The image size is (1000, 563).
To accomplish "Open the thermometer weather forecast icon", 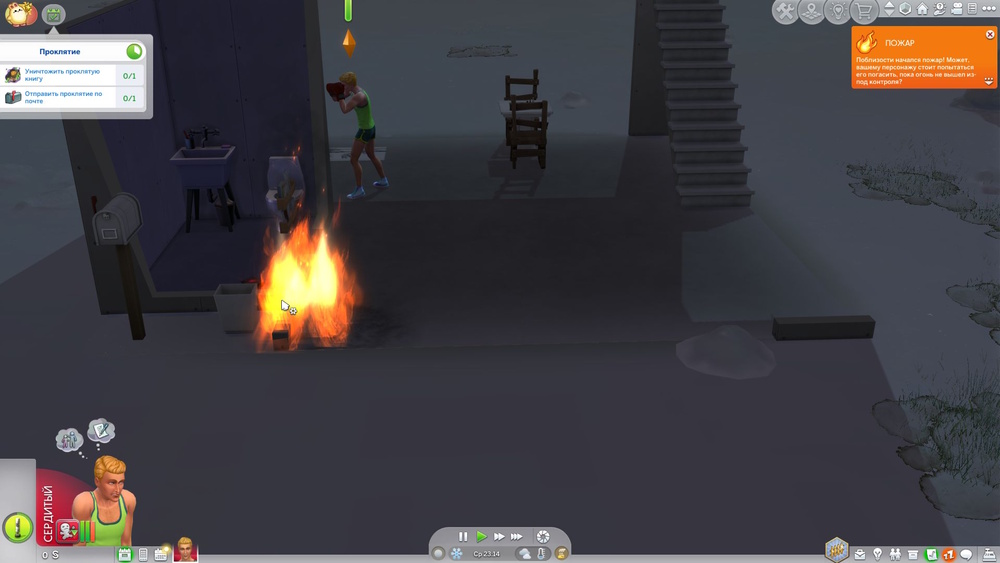I will 542,553.
